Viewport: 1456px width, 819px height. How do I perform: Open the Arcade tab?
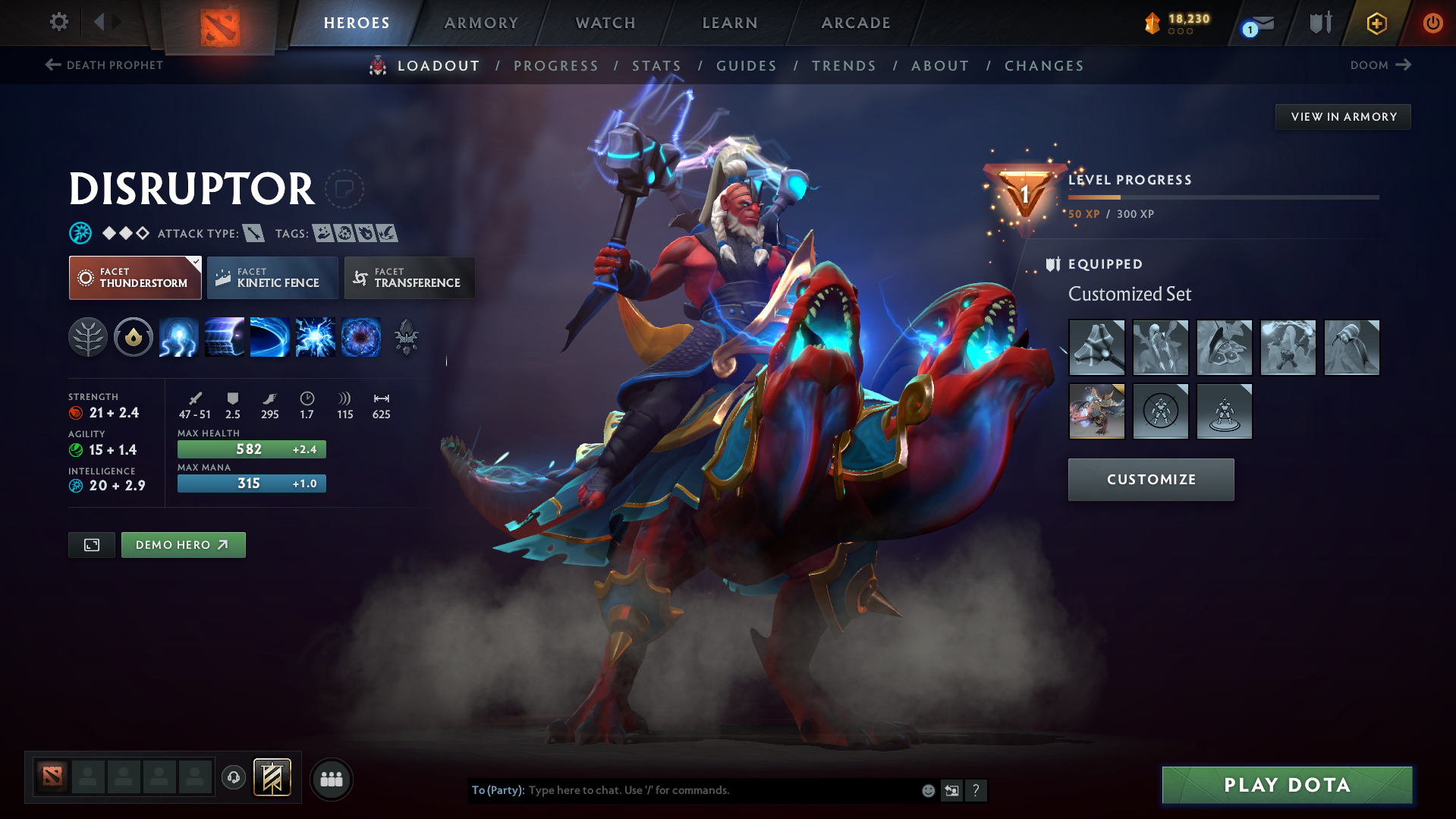pyautogui.click(x=856, y=23)
